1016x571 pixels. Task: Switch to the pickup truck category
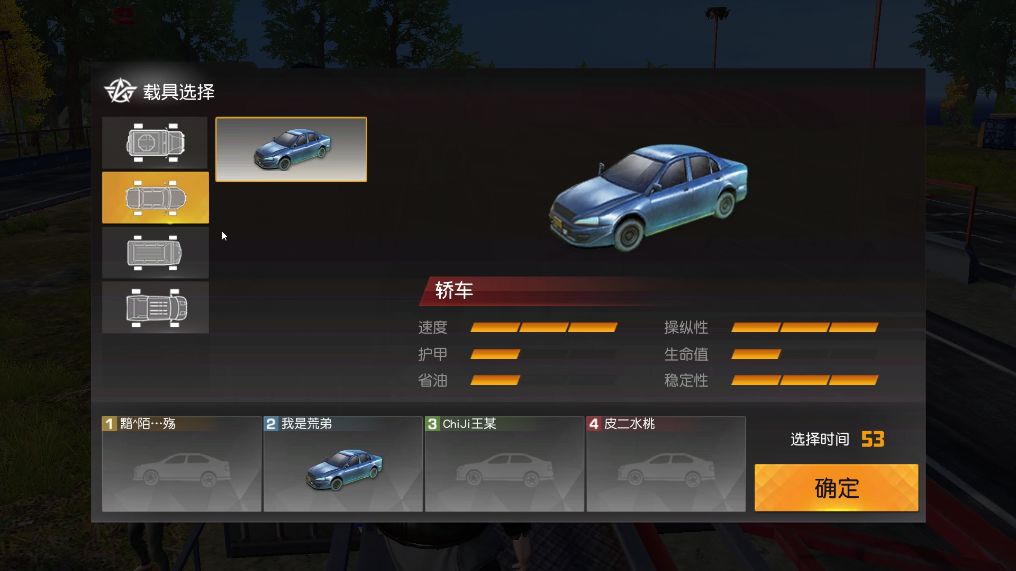point(155,307)
